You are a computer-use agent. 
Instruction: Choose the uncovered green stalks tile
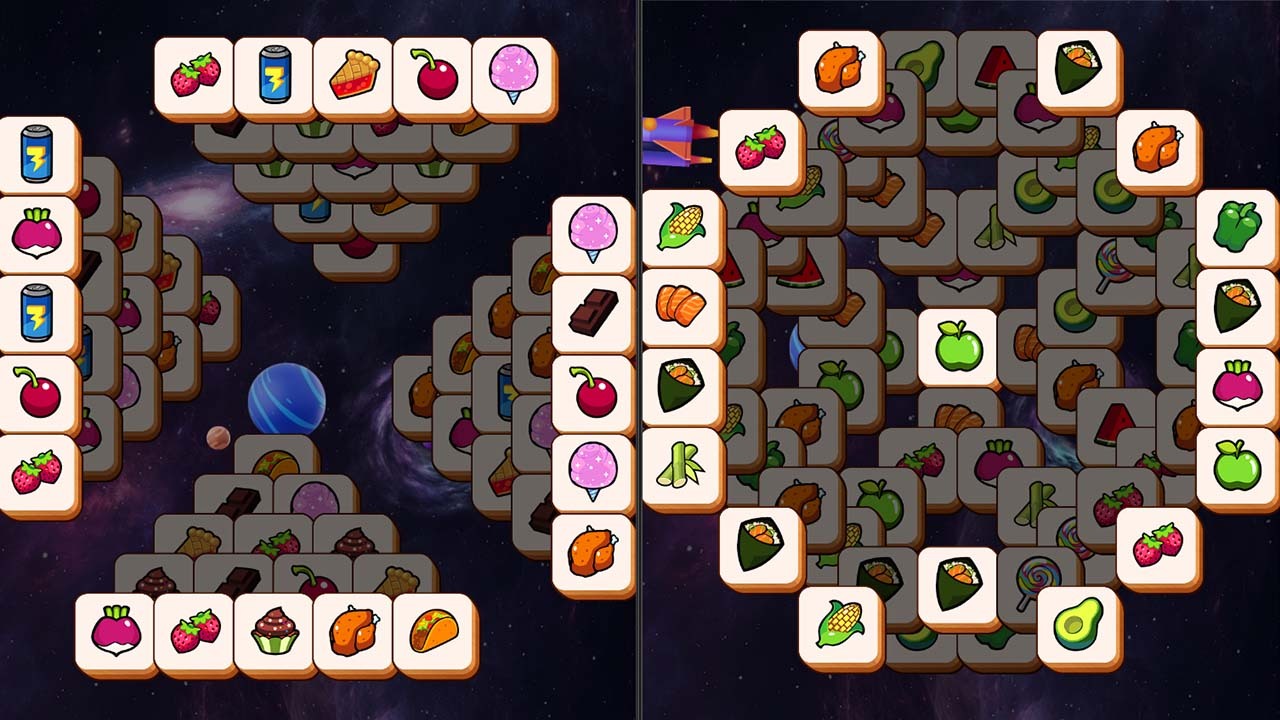click(681, 465)
